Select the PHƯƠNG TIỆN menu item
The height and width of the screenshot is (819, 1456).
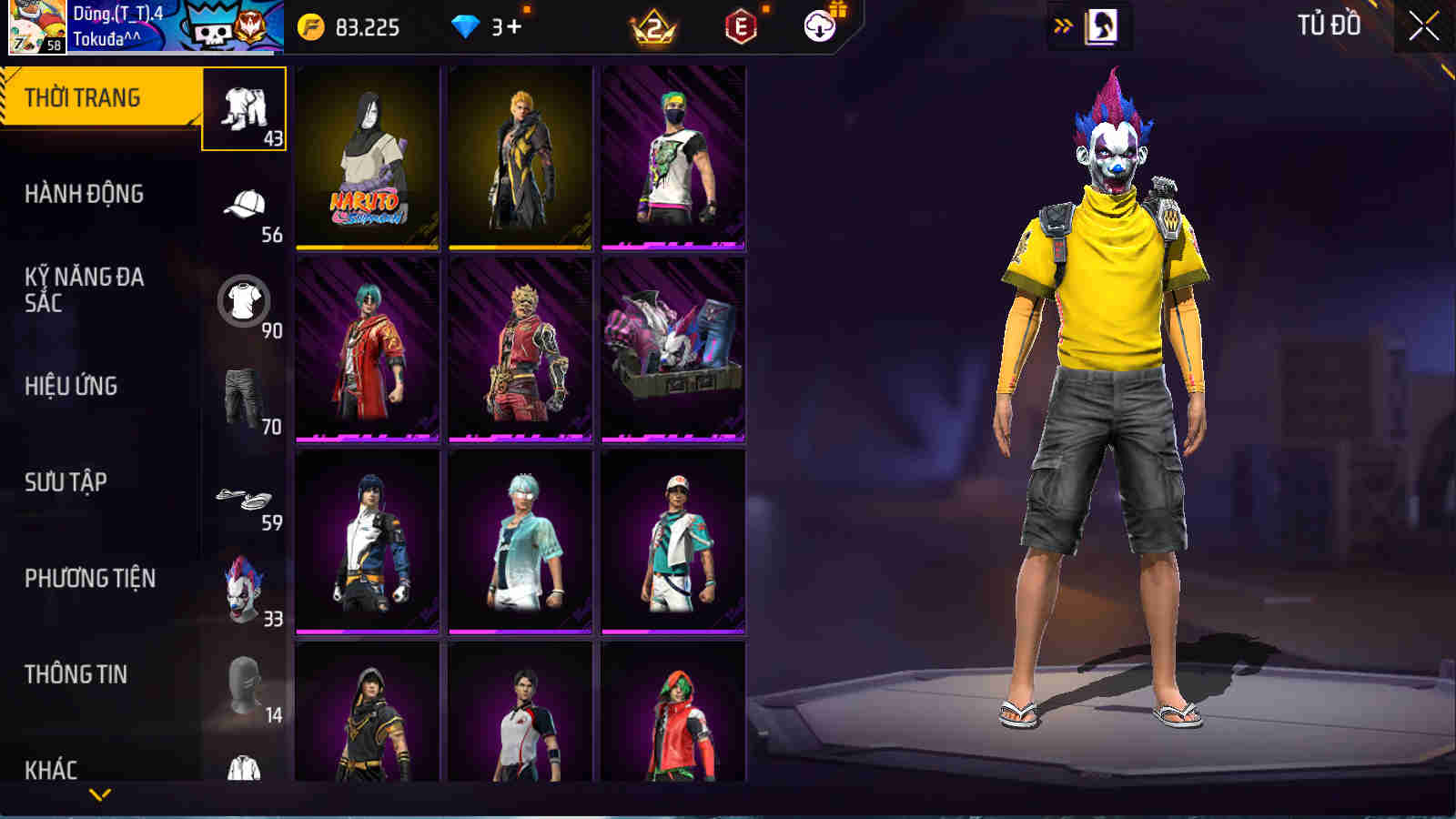[x=91, y=579]
